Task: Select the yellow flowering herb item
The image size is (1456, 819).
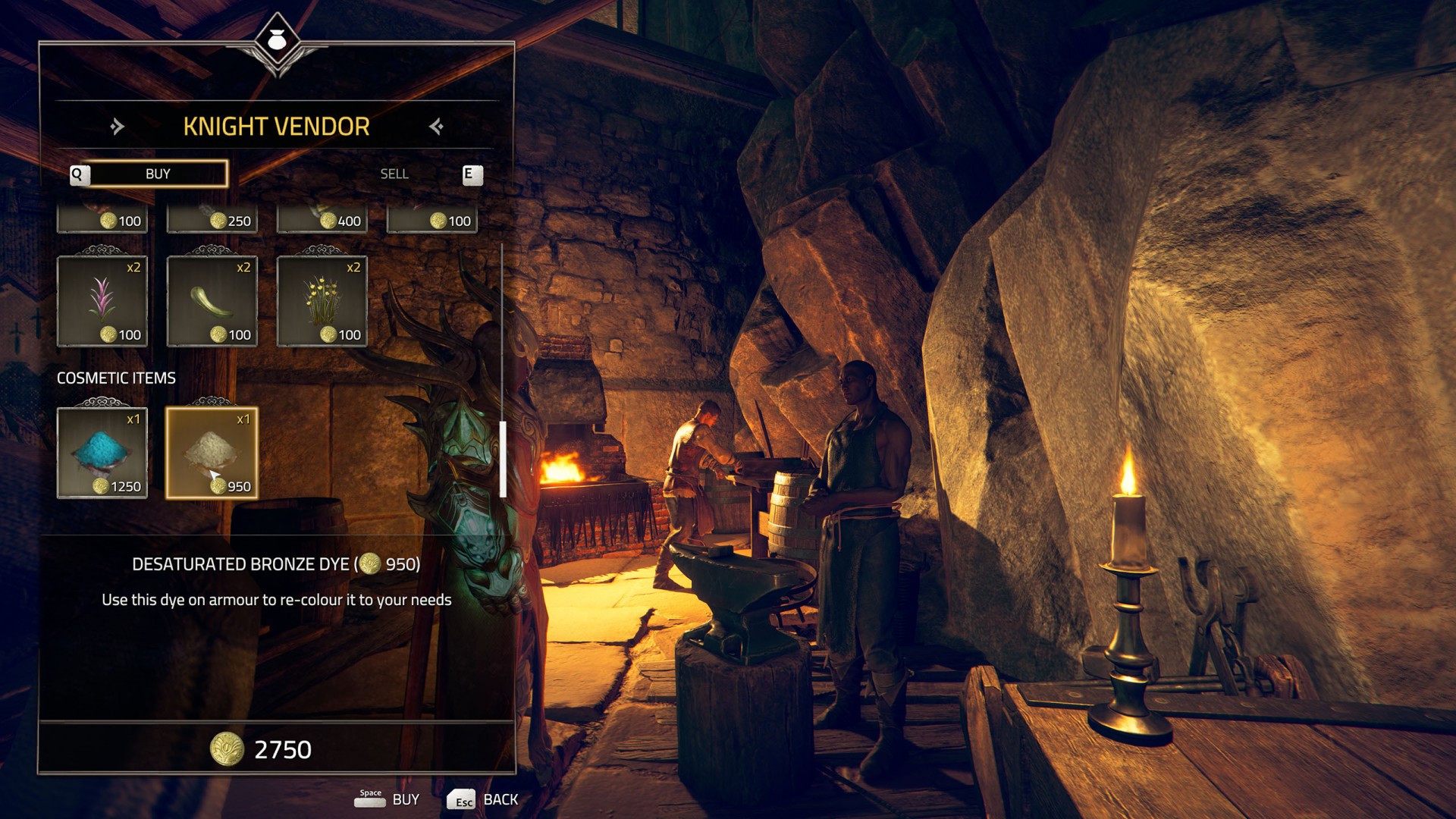Action: point(322,301)
